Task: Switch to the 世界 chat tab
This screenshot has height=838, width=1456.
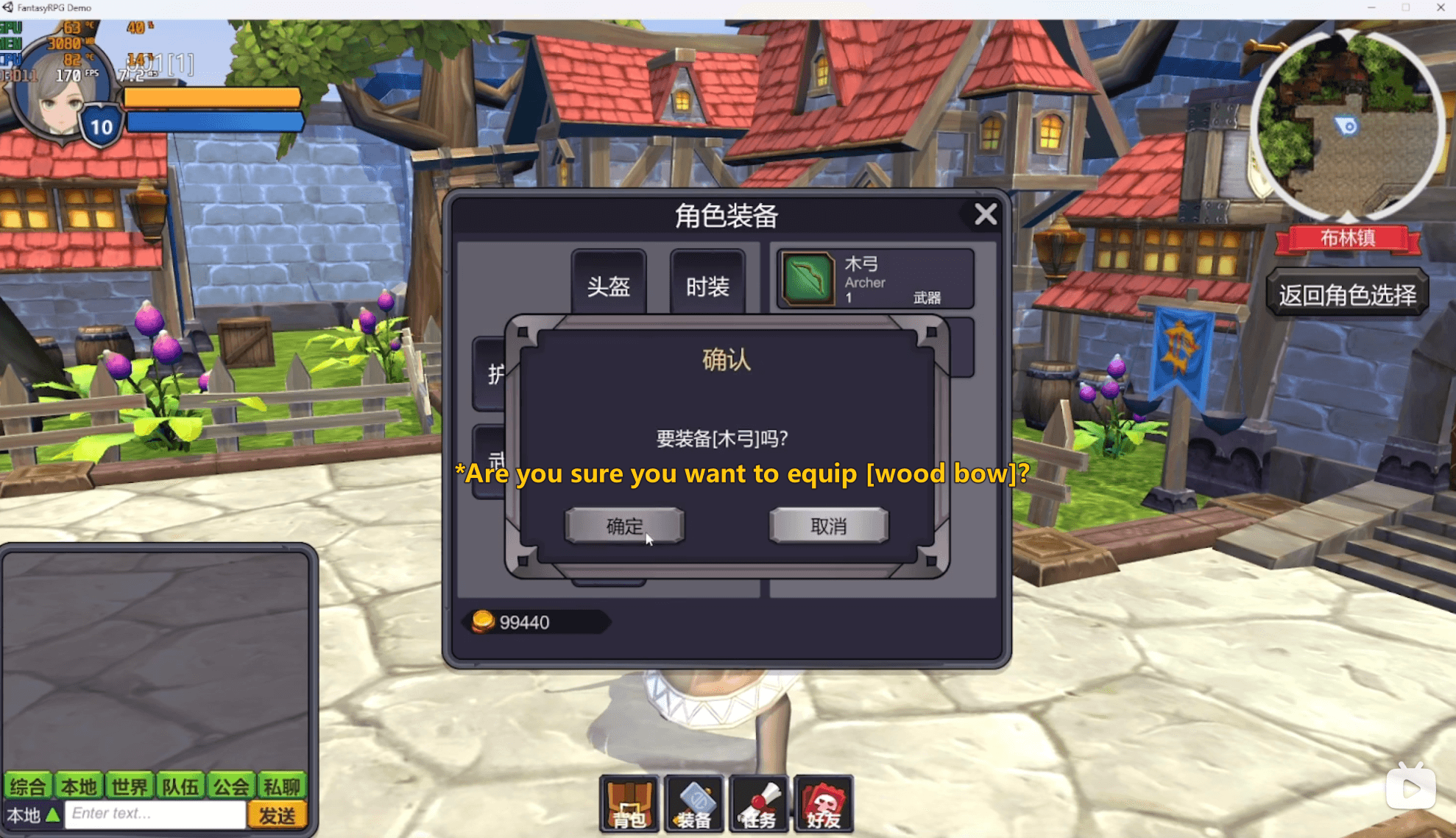Action: (x=130, y=786)
